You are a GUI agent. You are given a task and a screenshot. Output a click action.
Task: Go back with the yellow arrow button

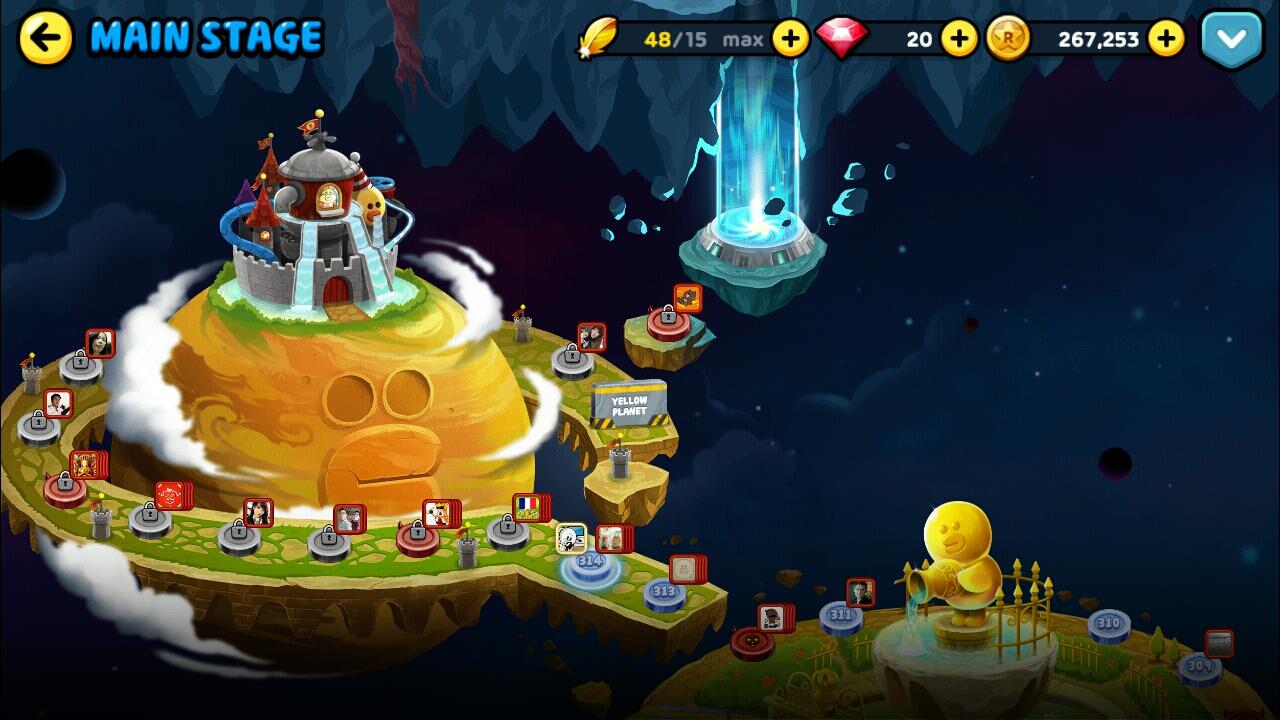[x=46, y=39]
